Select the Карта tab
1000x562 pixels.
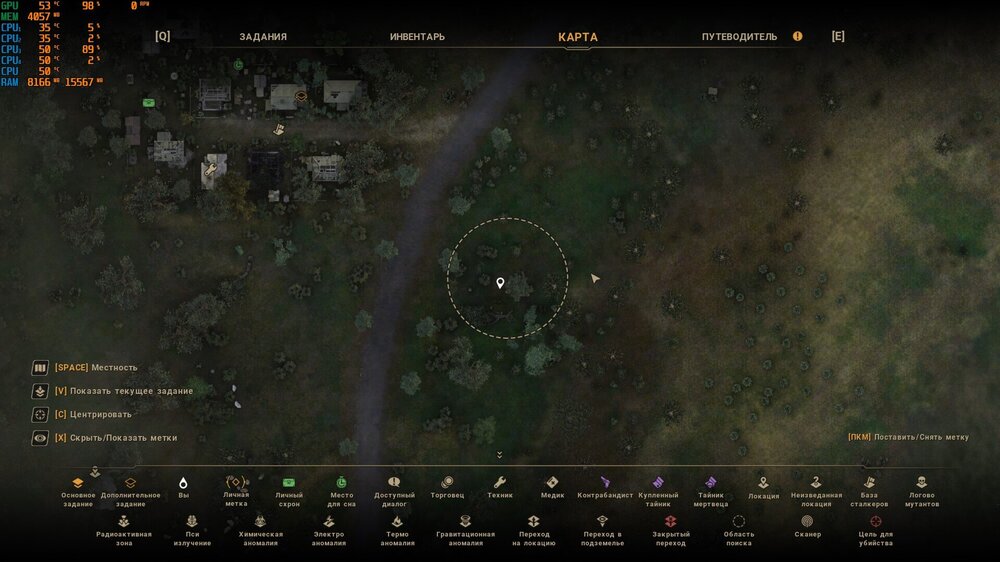pyautogui.click(x=578, y=37)
